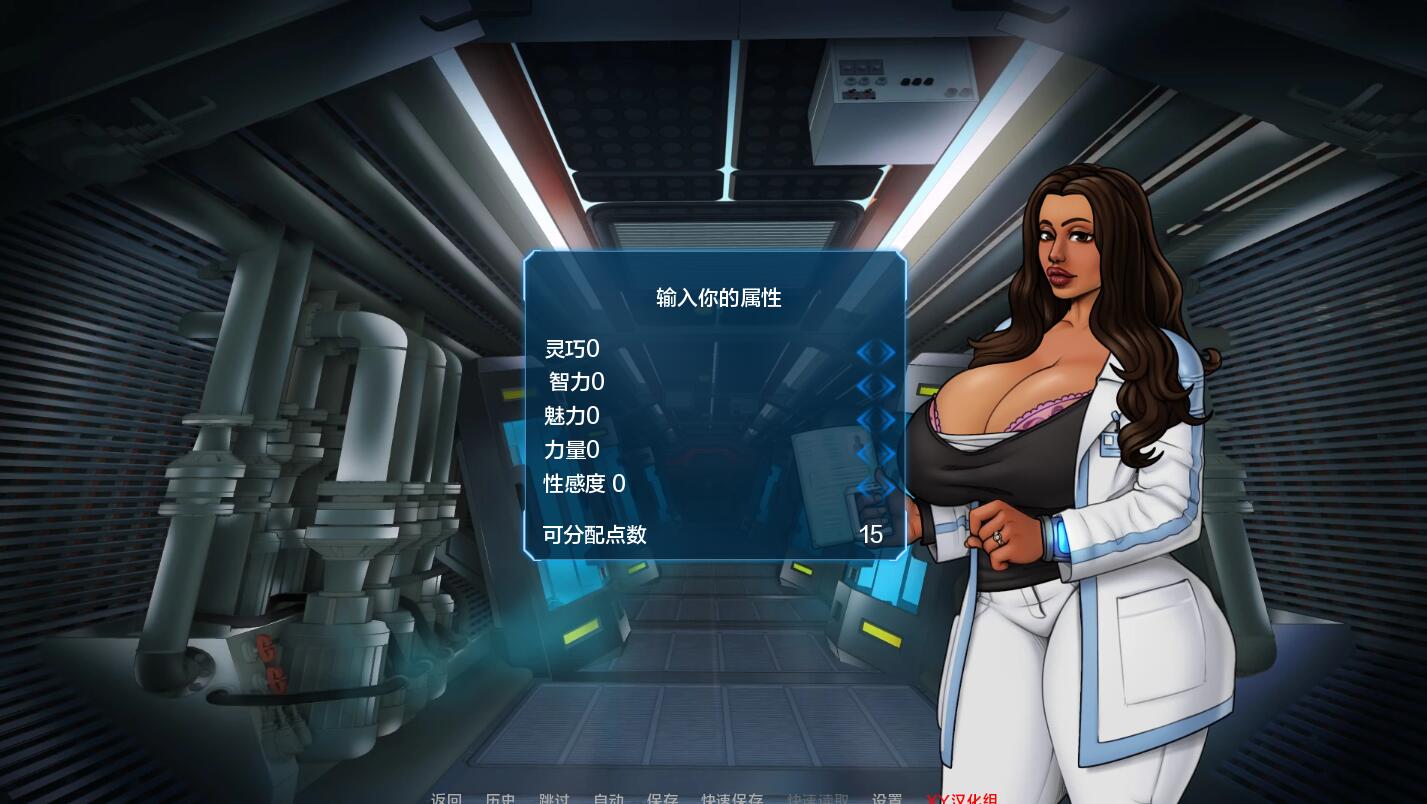Increase the 魅力 attribute value
The image size is (1427, 804).
click(886, 418)
